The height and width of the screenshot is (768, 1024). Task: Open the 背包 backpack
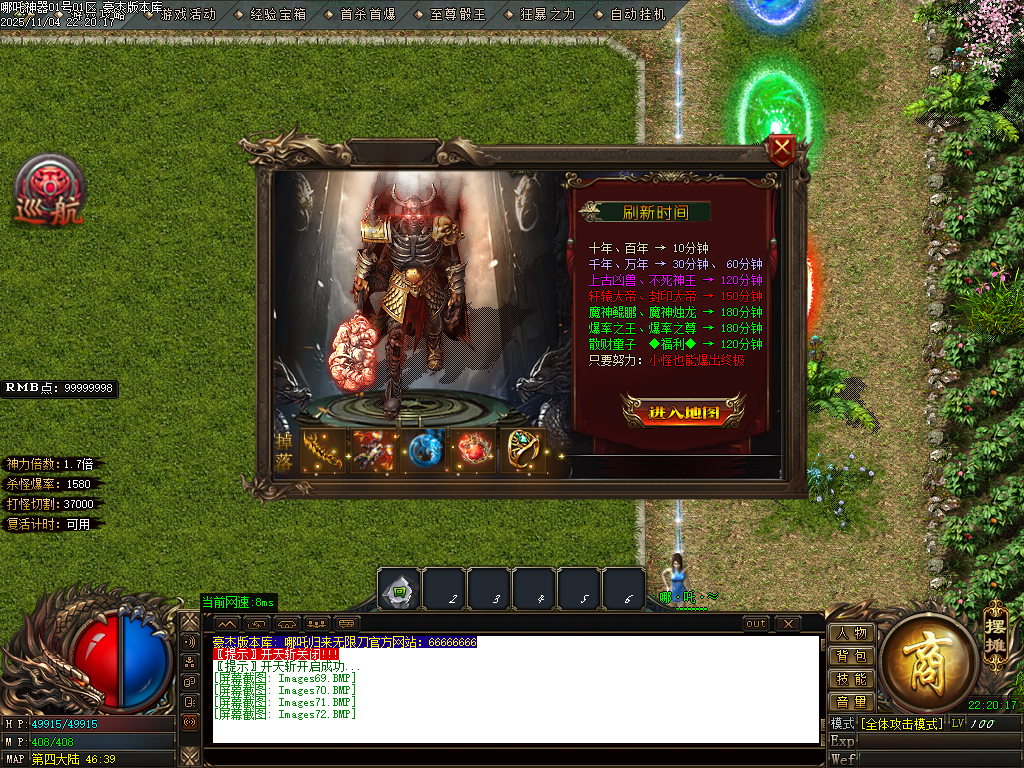852,656
